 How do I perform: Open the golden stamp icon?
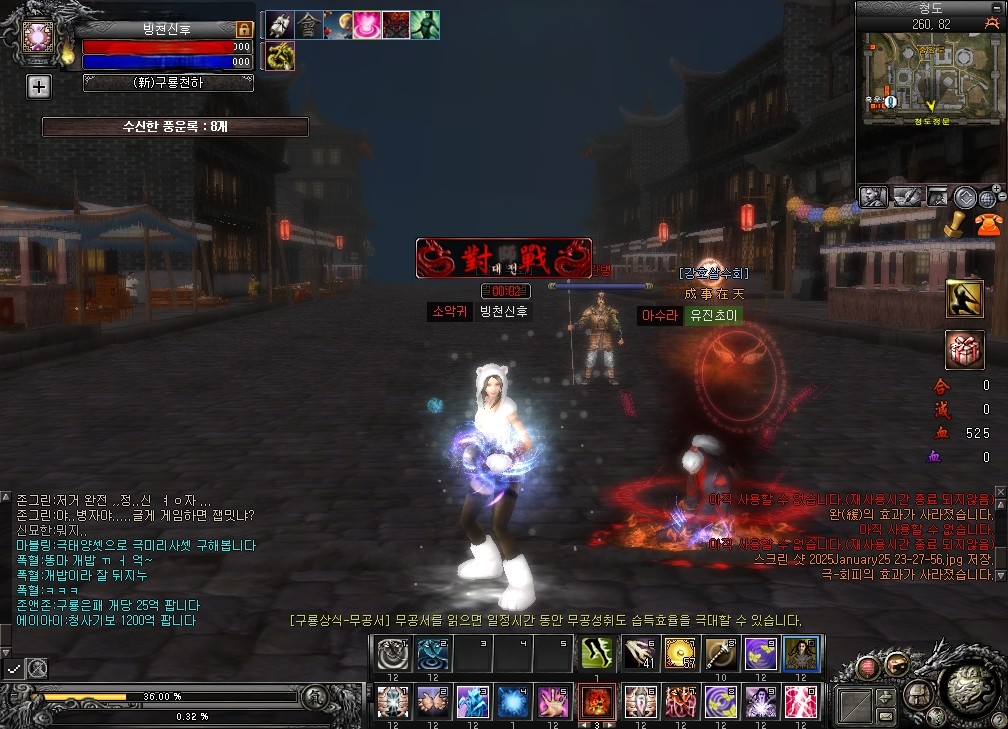click(x=954, y=224)
